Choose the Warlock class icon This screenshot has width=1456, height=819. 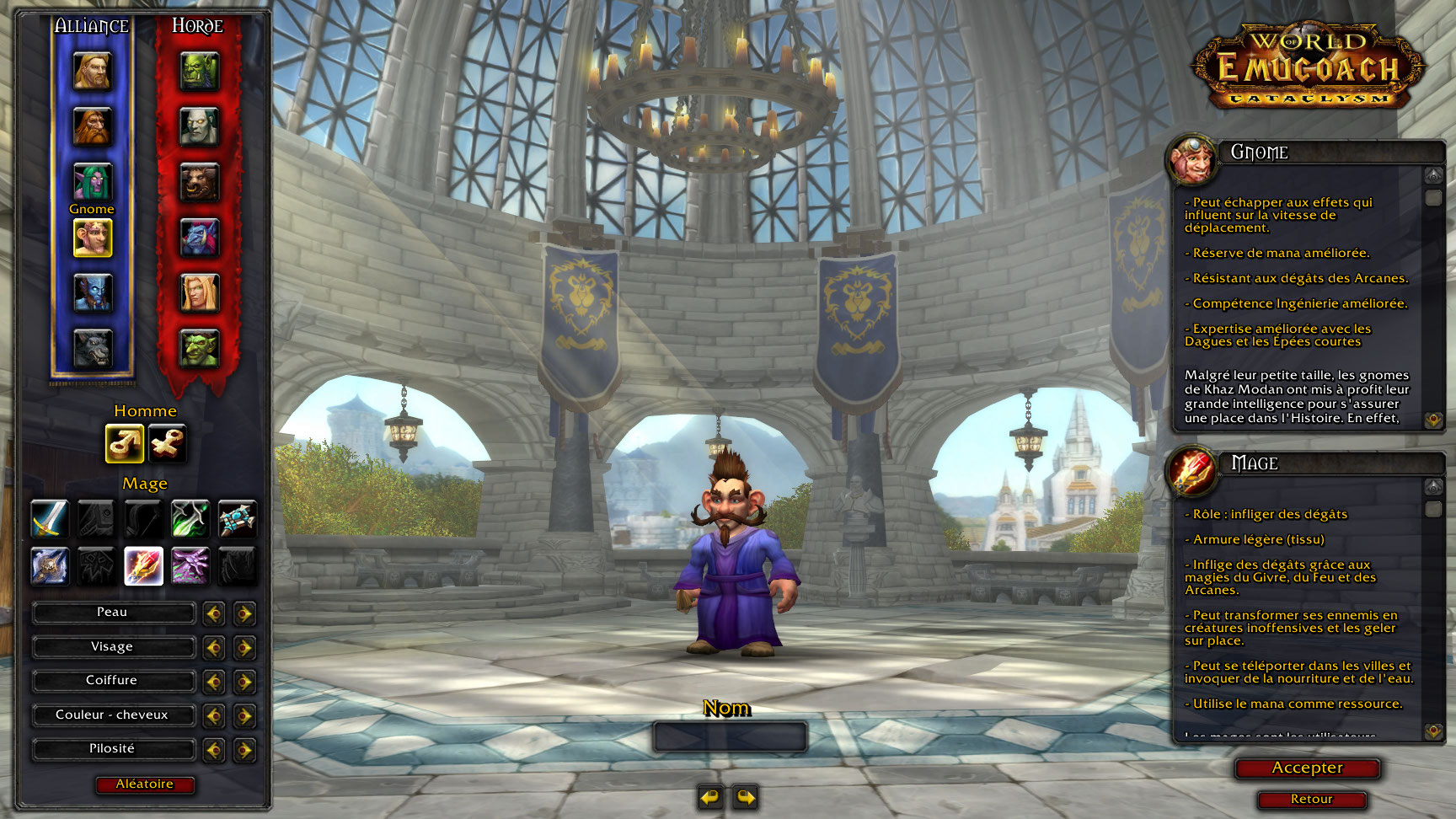click(x=190, y=565)
